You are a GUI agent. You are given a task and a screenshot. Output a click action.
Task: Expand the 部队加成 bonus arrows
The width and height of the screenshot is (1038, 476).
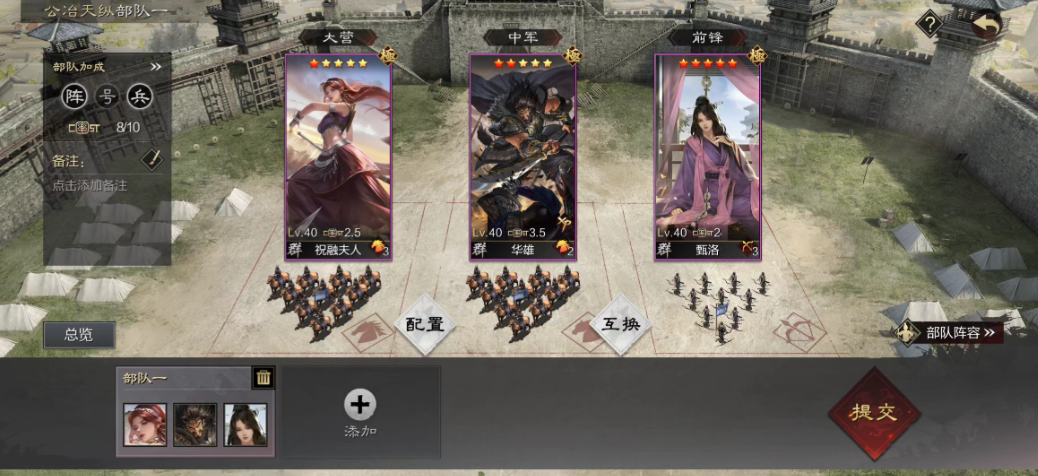click(156, 67)
